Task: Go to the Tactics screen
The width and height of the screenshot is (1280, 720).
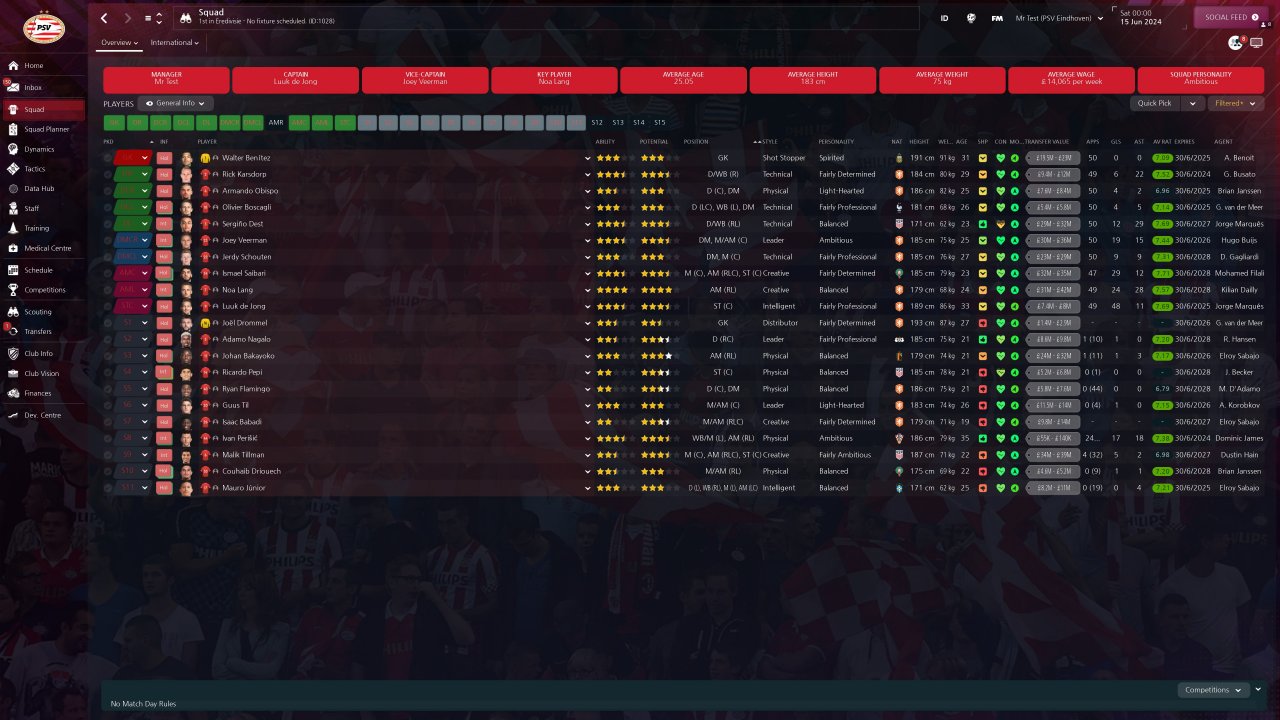Action: (x=34, y=169)
